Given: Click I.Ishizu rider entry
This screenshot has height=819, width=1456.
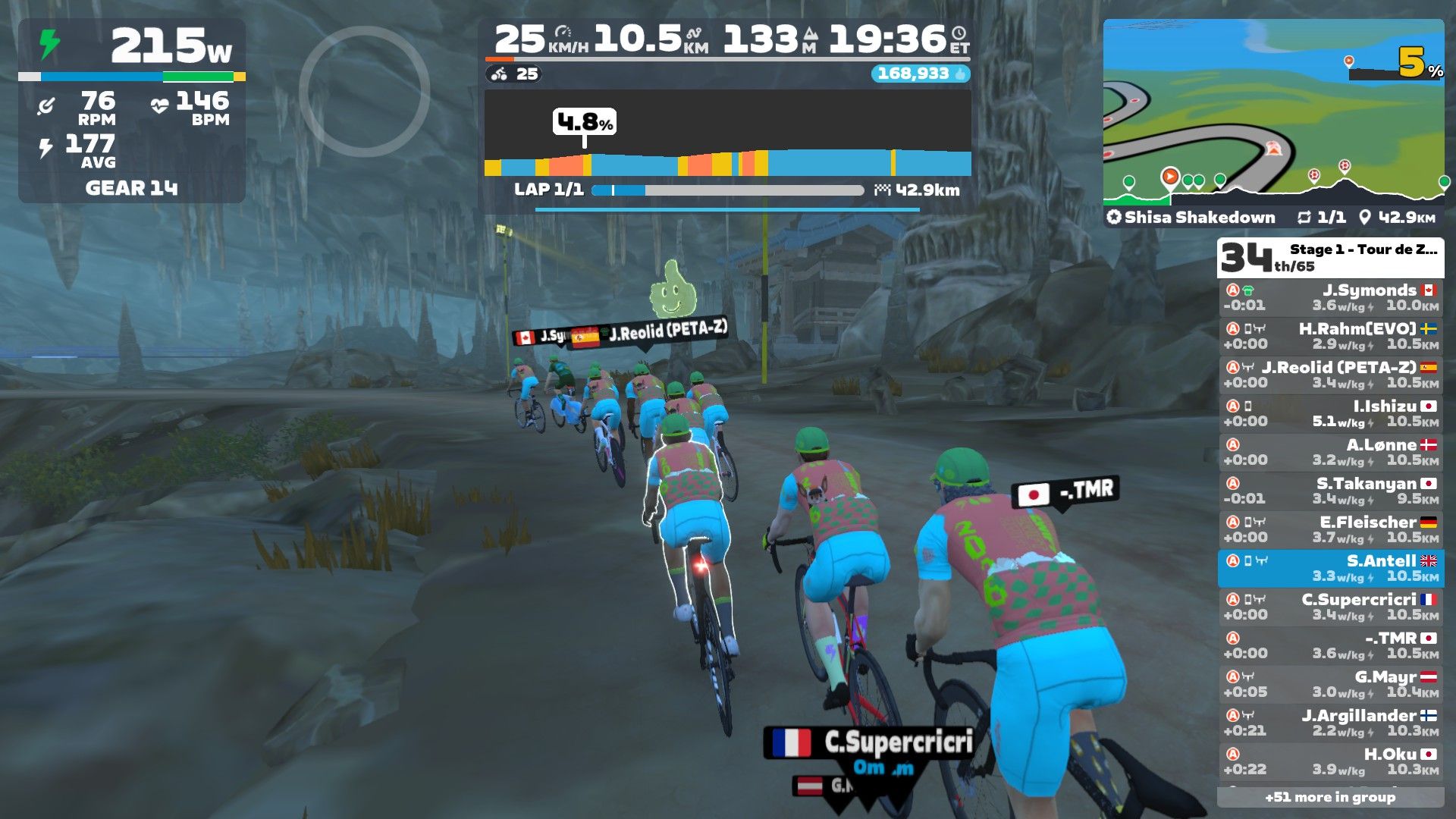Looking at the screenshot, I should [x=1331, y=413].
